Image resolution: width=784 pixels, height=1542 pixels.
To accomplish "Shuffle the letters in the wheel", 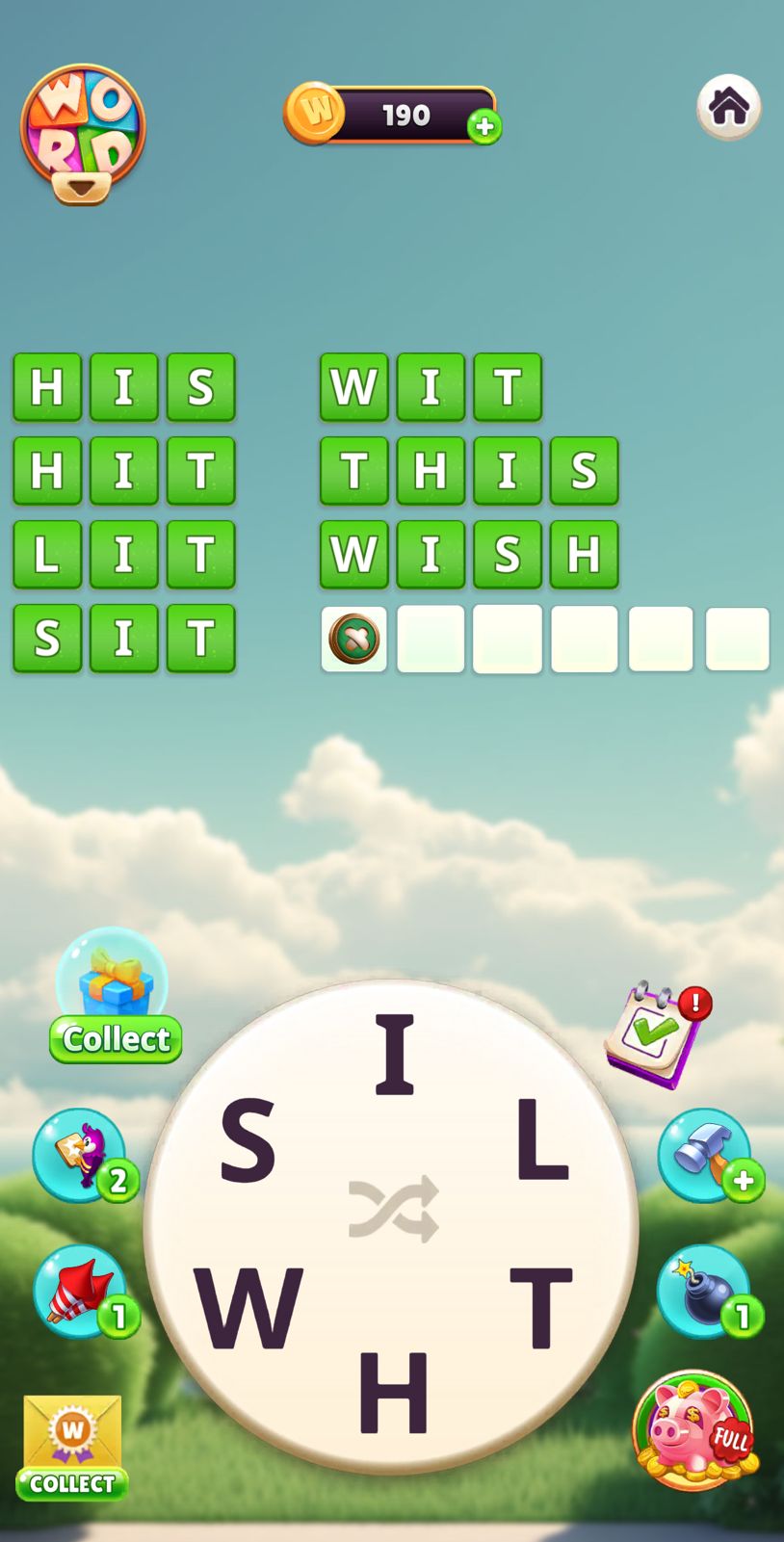I will pyautogui.click(x=393, y=1208).
